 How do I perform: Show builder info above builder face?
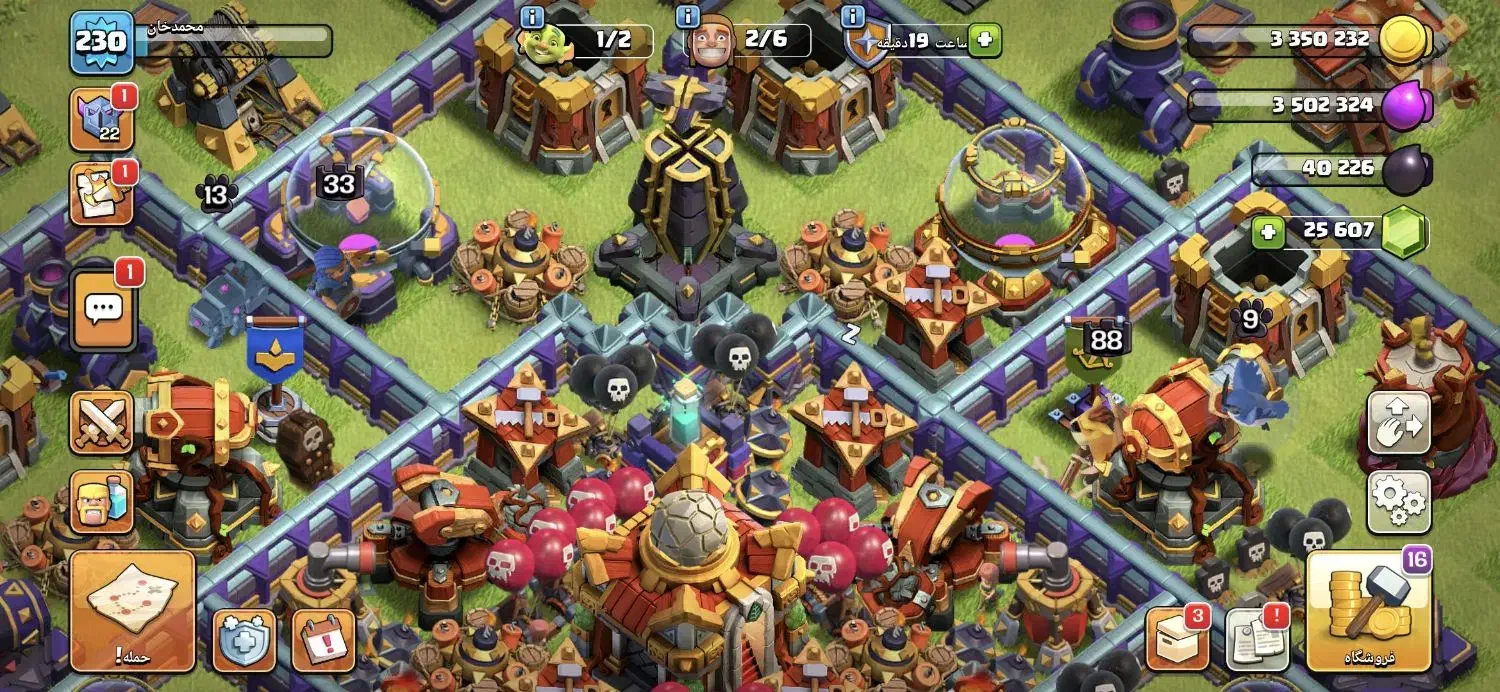click(688, 17)
